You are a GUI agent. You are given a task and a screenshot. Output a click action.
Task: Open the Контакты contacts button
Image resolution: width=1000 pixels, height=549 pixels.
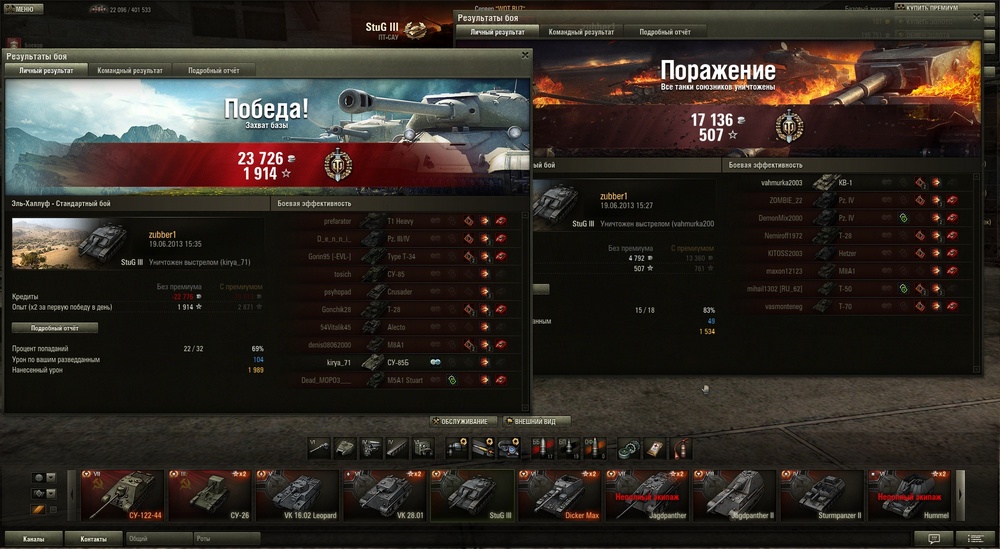coord(94,538)
